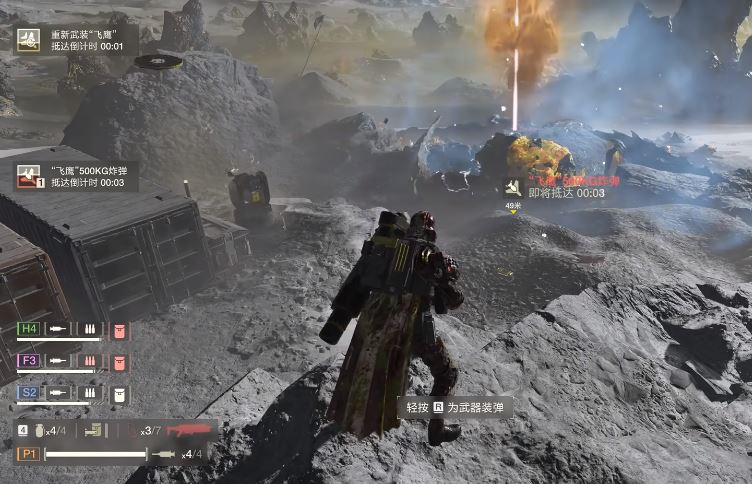Select the Eagle 500KG Bomb stratagem icon

point(29,177)
